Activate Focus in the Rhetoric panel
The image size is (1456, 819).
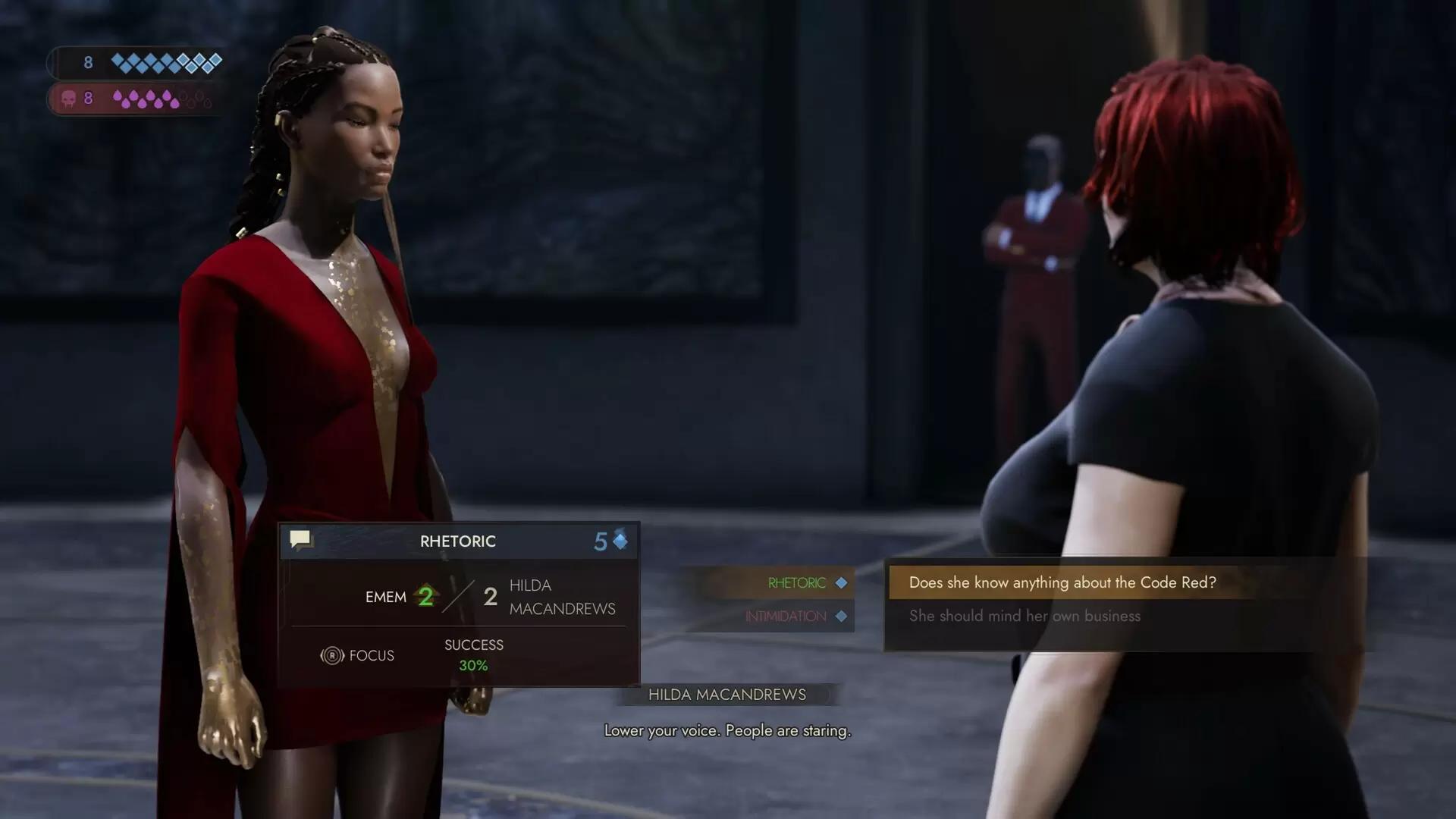358,655
